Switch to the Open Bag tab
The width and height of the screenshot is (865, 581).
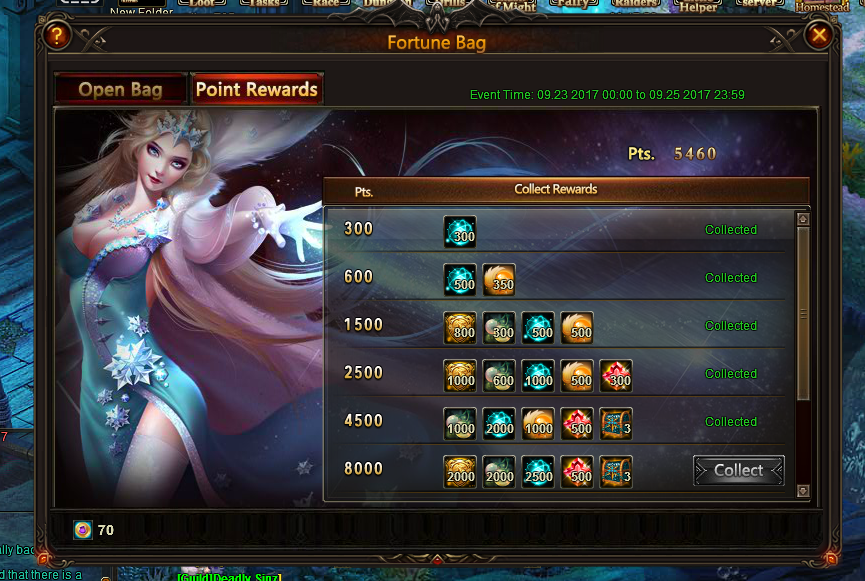pyautogui.click(x=121, y=89)
